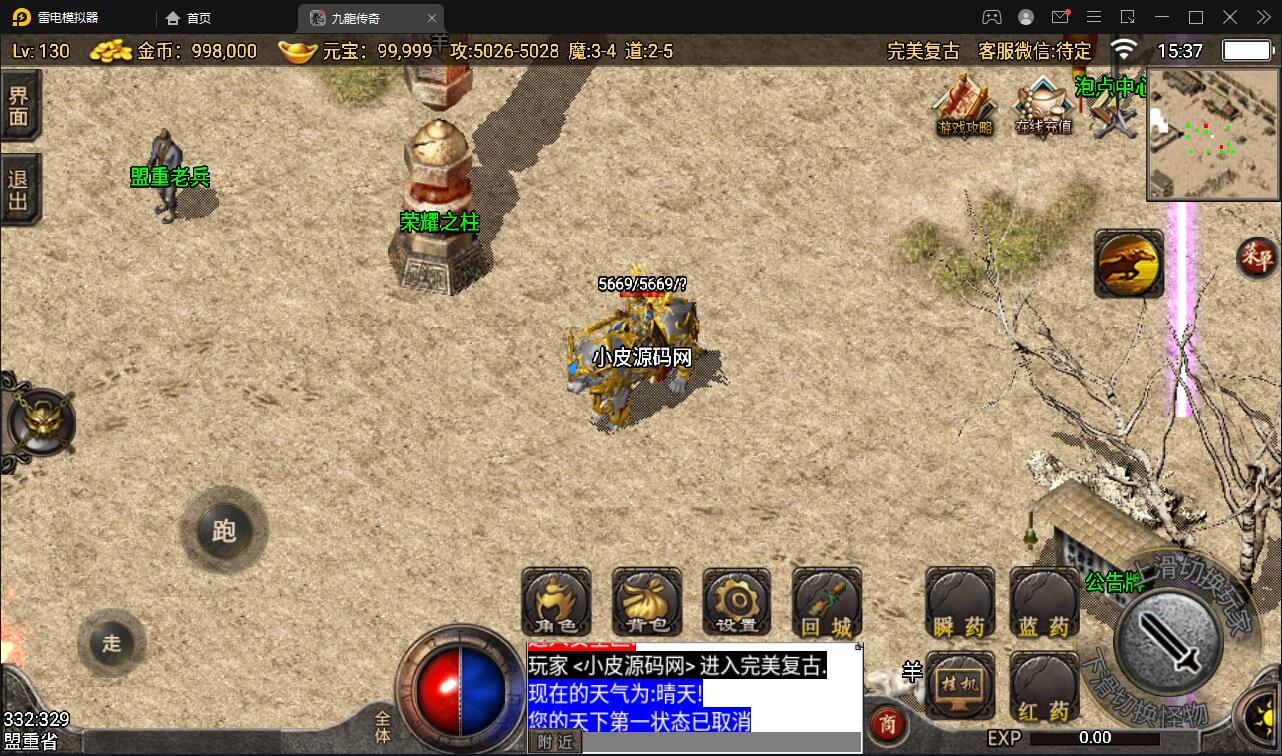Use the 瞬药 instant potion
Image resolution: width=1282 pixels, height=756 pixels.
coord(959,601)
